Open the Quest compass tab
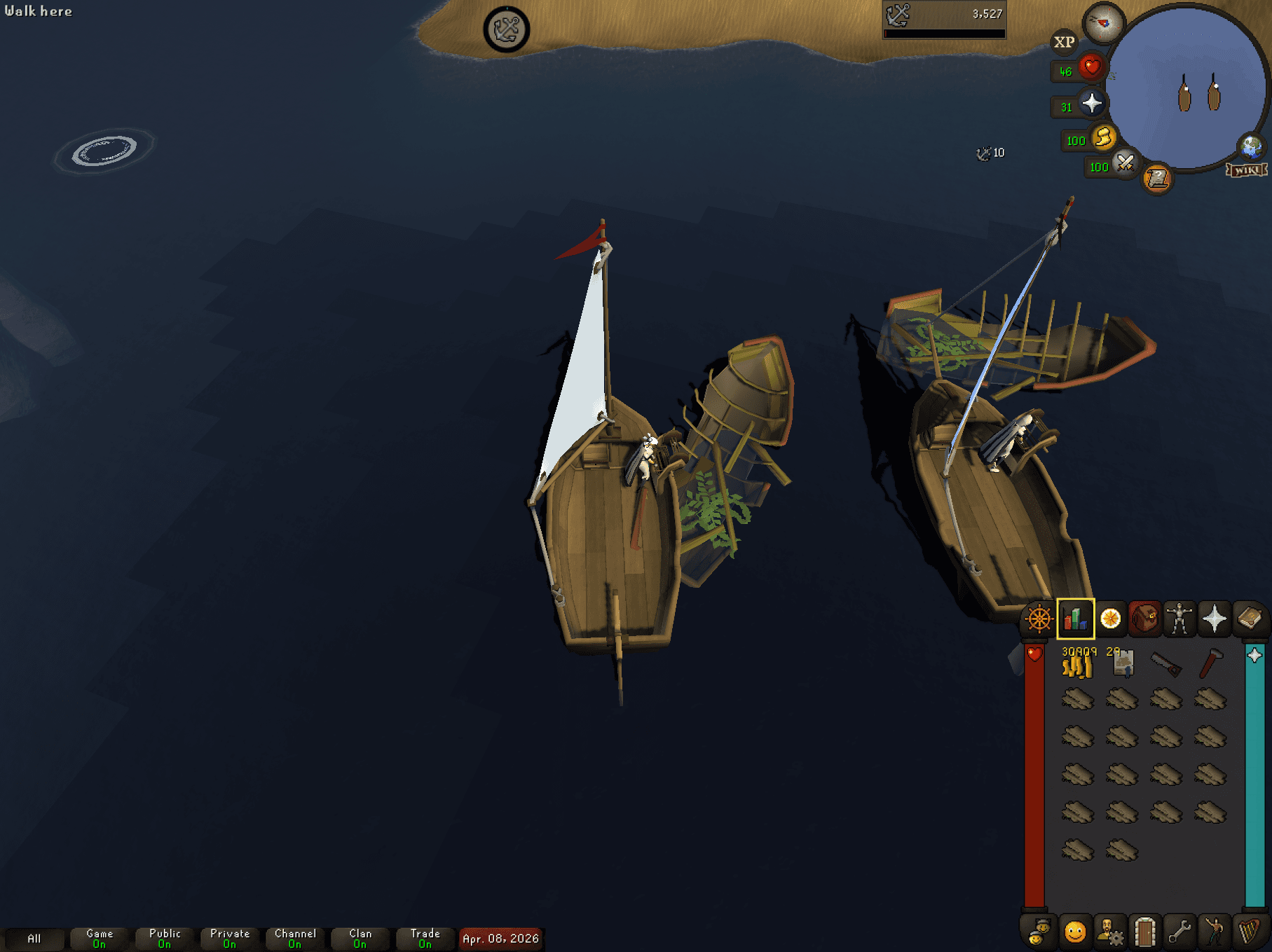 pos(1110,619)
